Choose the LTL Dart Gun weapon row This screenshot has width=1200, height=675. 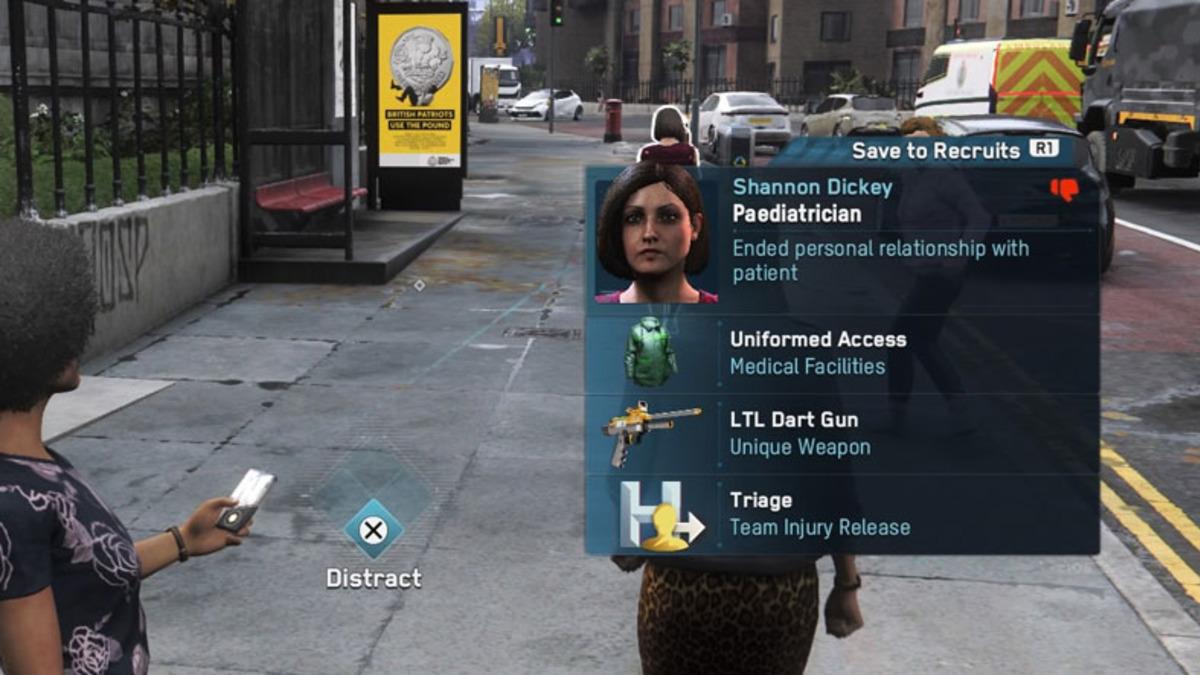(x=841, y=433)
